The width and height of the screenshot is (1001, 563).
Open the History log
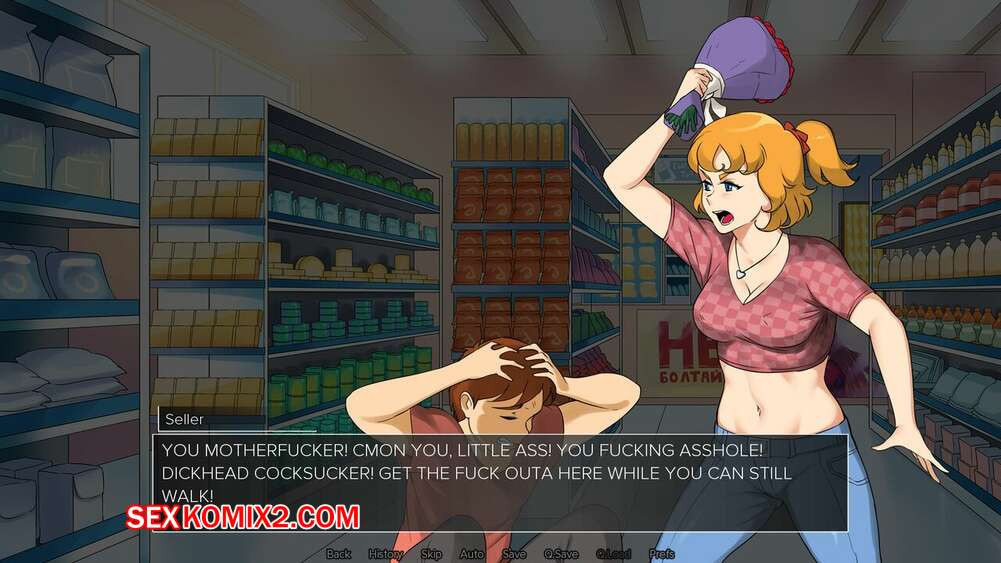coord(386,554)
